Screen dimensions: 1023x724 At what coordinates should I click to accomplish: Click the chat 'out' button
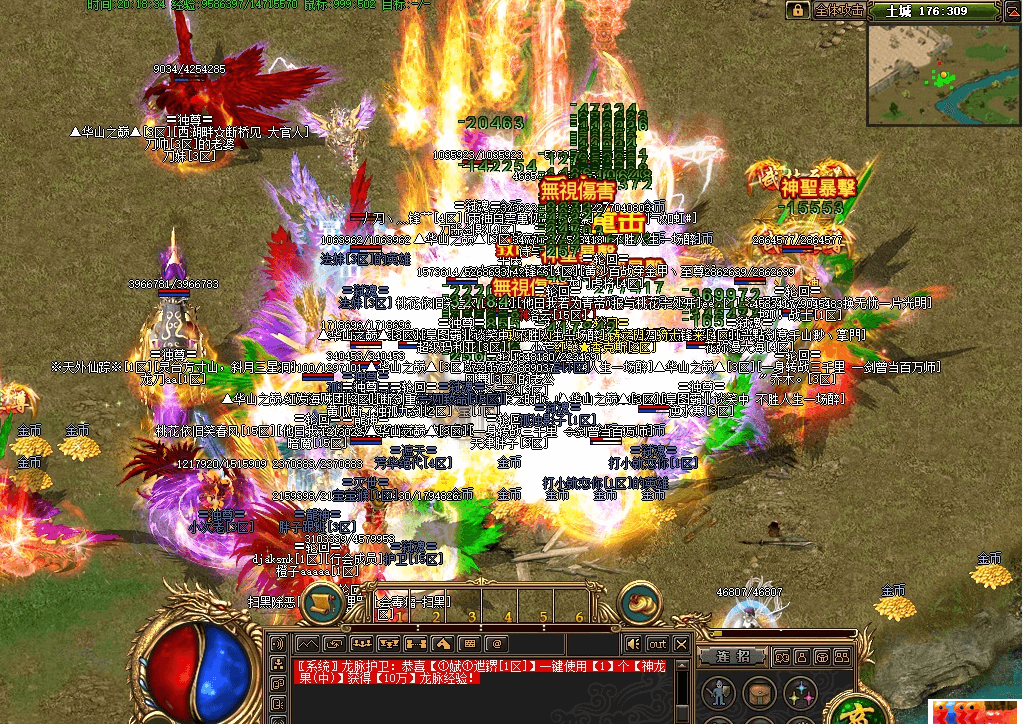click(x=657, y=644)
